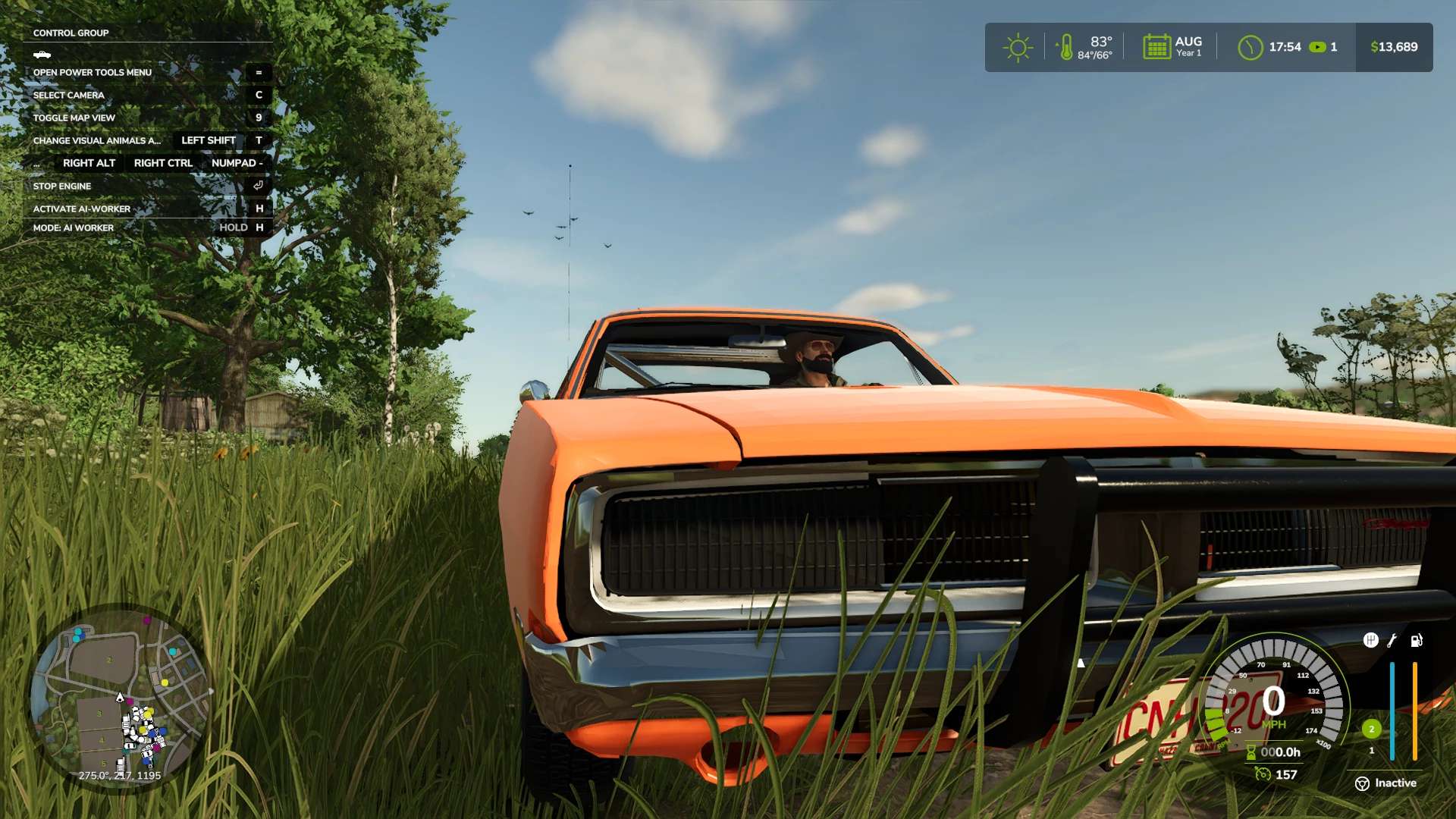Click the wrench icon above the gauges
Screen dimensions: 1456x819
pos(1392,641)
